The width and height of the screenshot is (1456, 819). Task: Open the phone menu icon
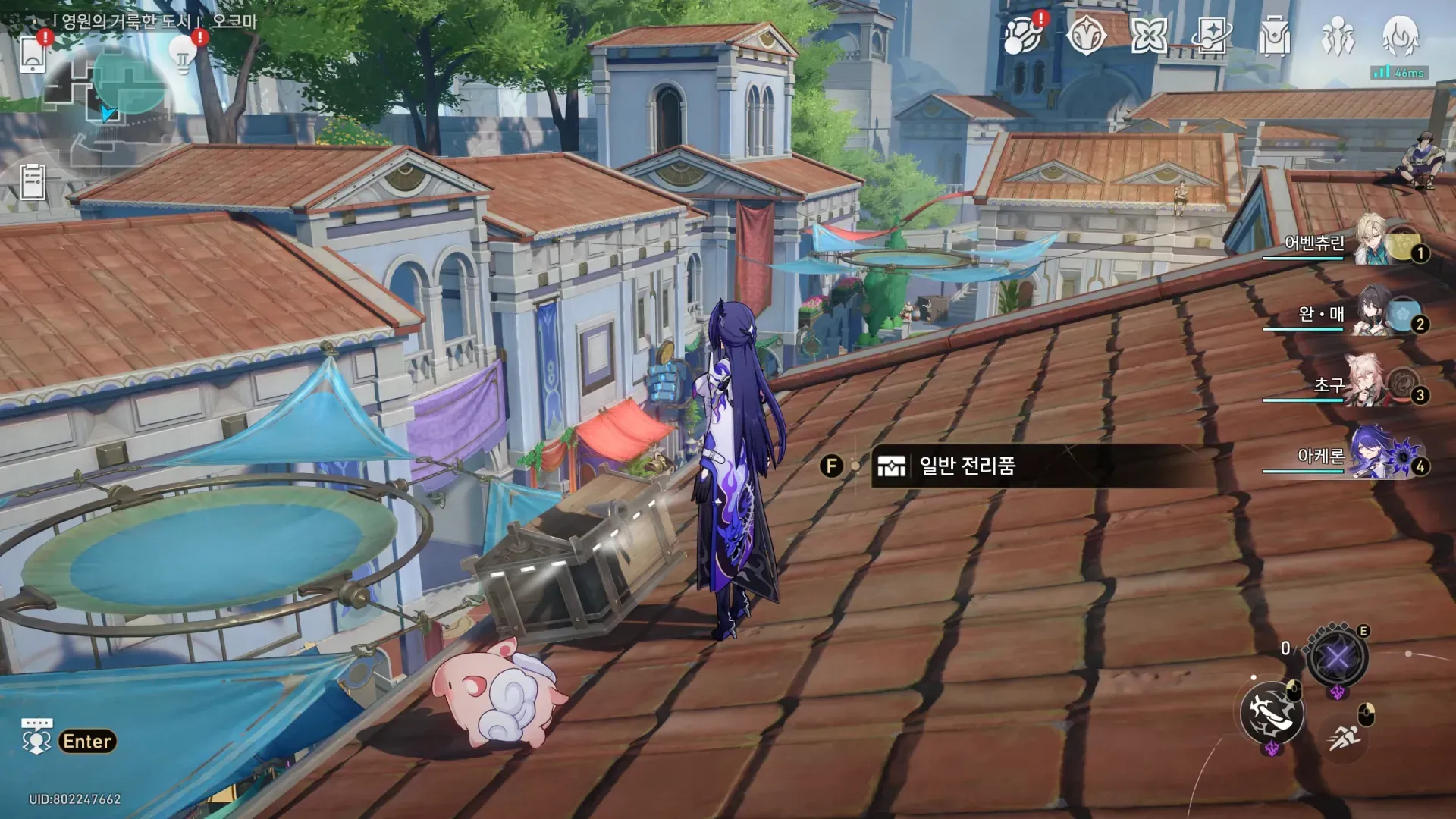click(33, 54)
